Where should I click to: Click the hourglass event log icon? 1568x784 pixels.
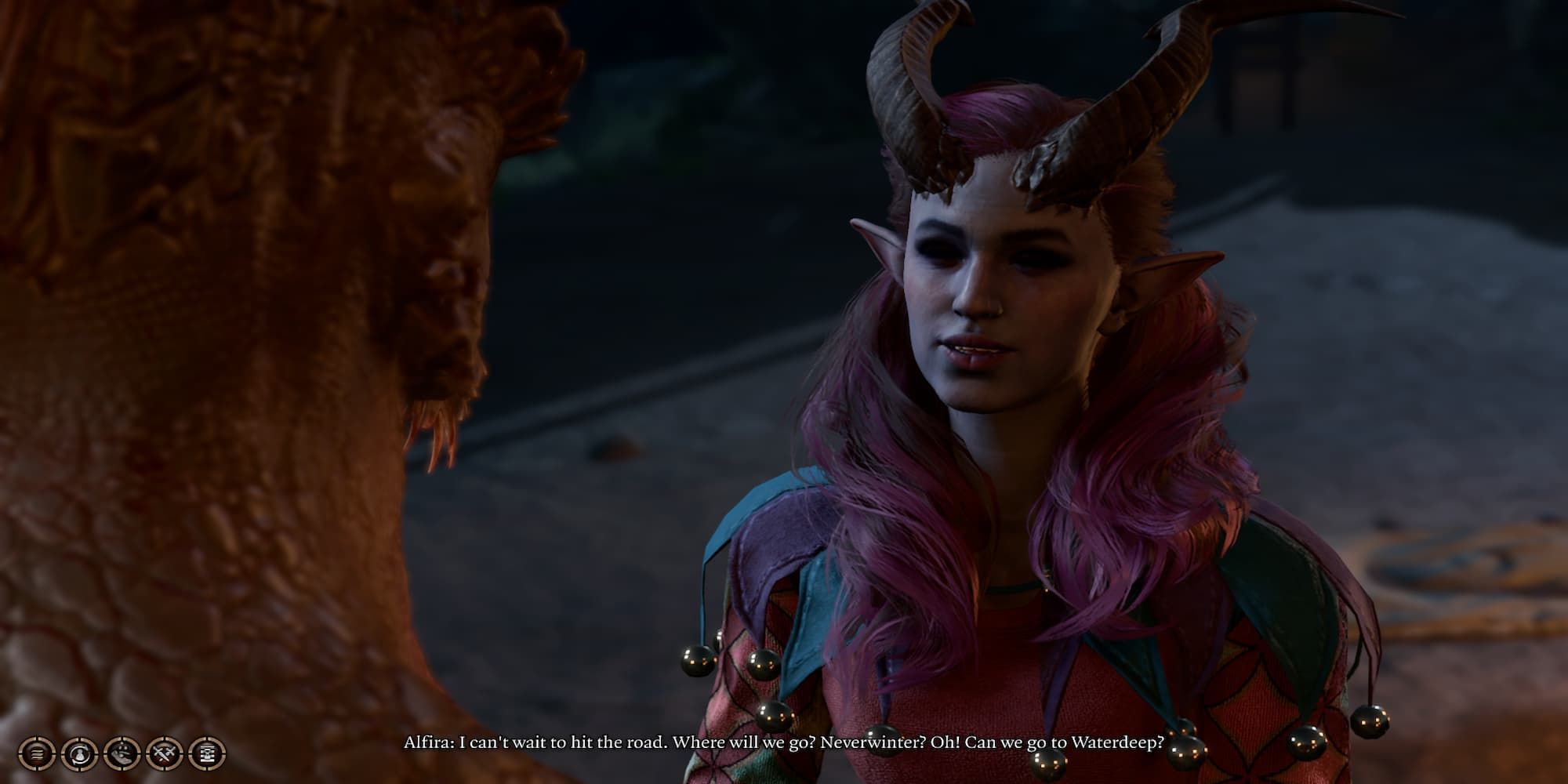point(208,754)
